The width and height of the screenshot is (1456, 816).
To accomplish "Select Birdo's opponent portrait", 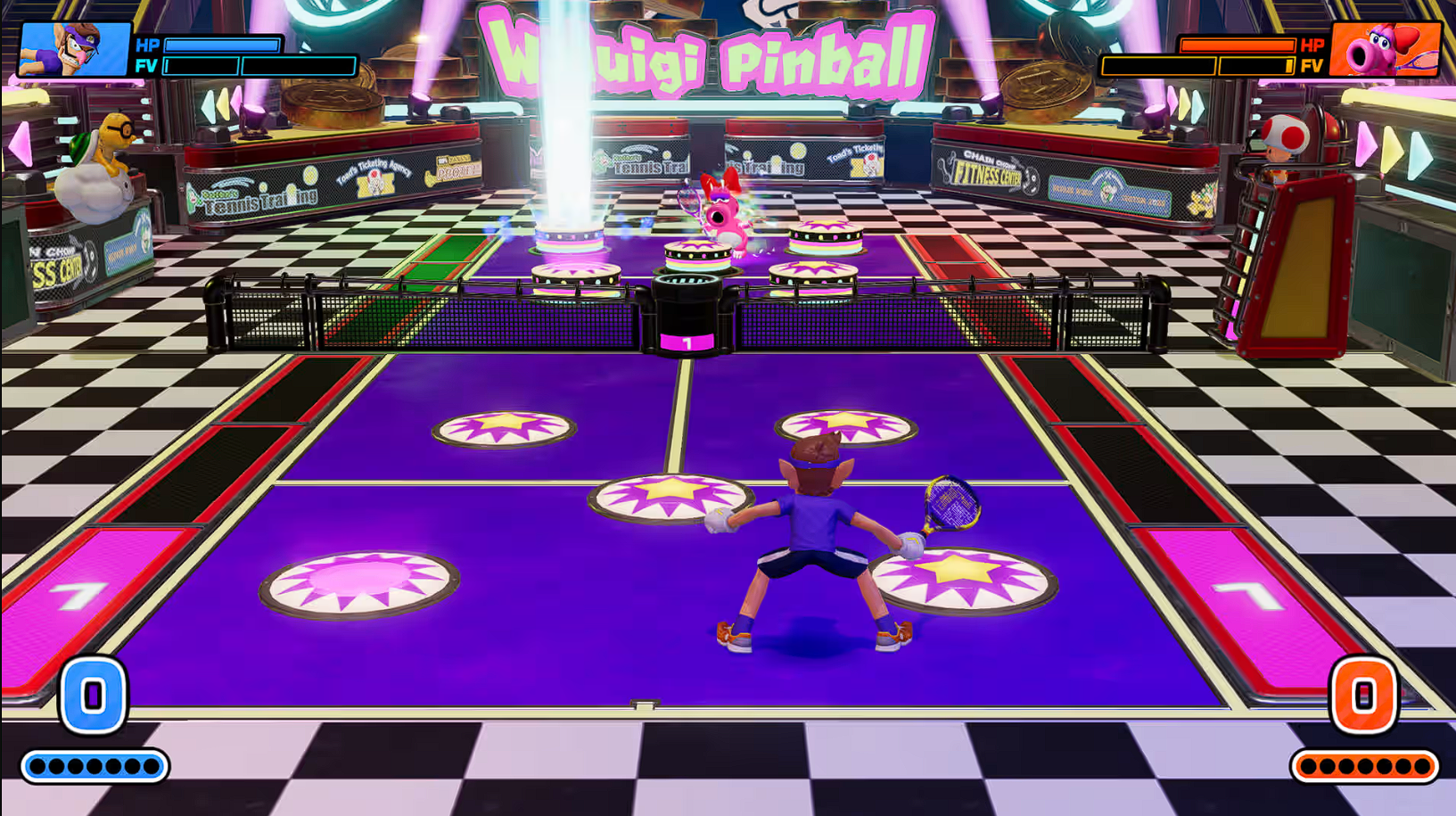I will click(1384, 50).
